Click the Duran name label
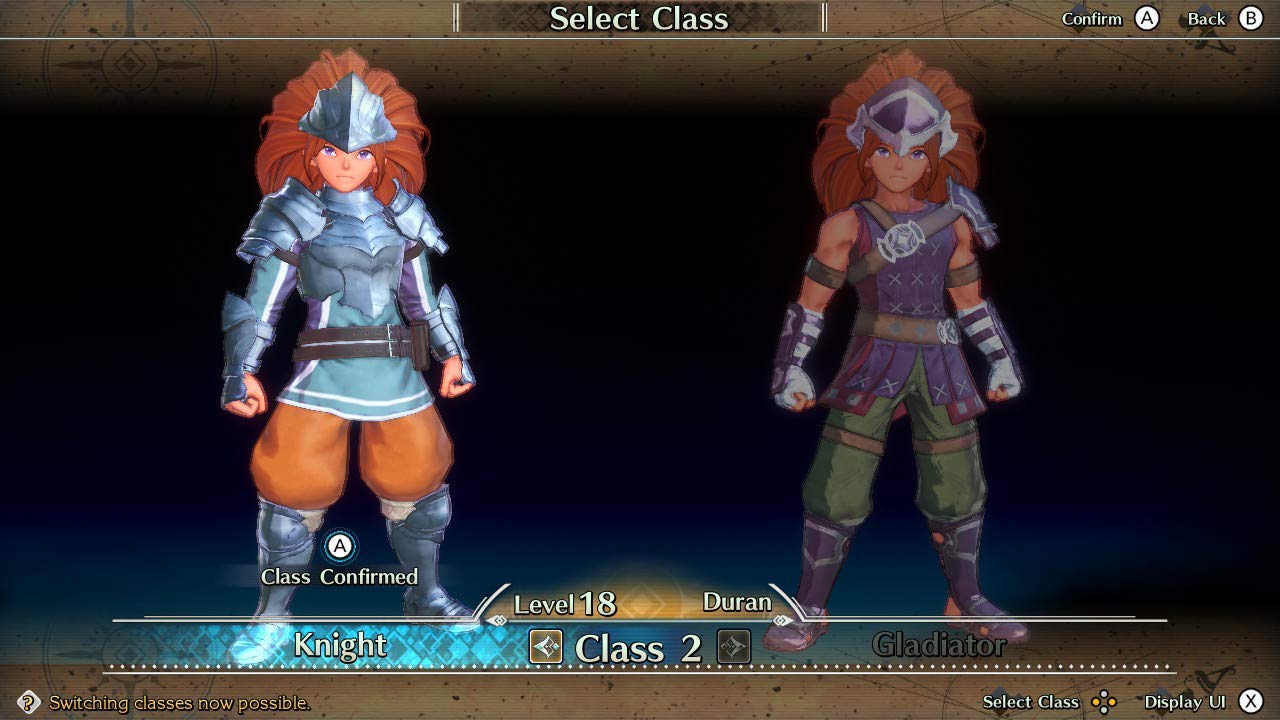The image size is (1280, 720). (x=738, y=602)
